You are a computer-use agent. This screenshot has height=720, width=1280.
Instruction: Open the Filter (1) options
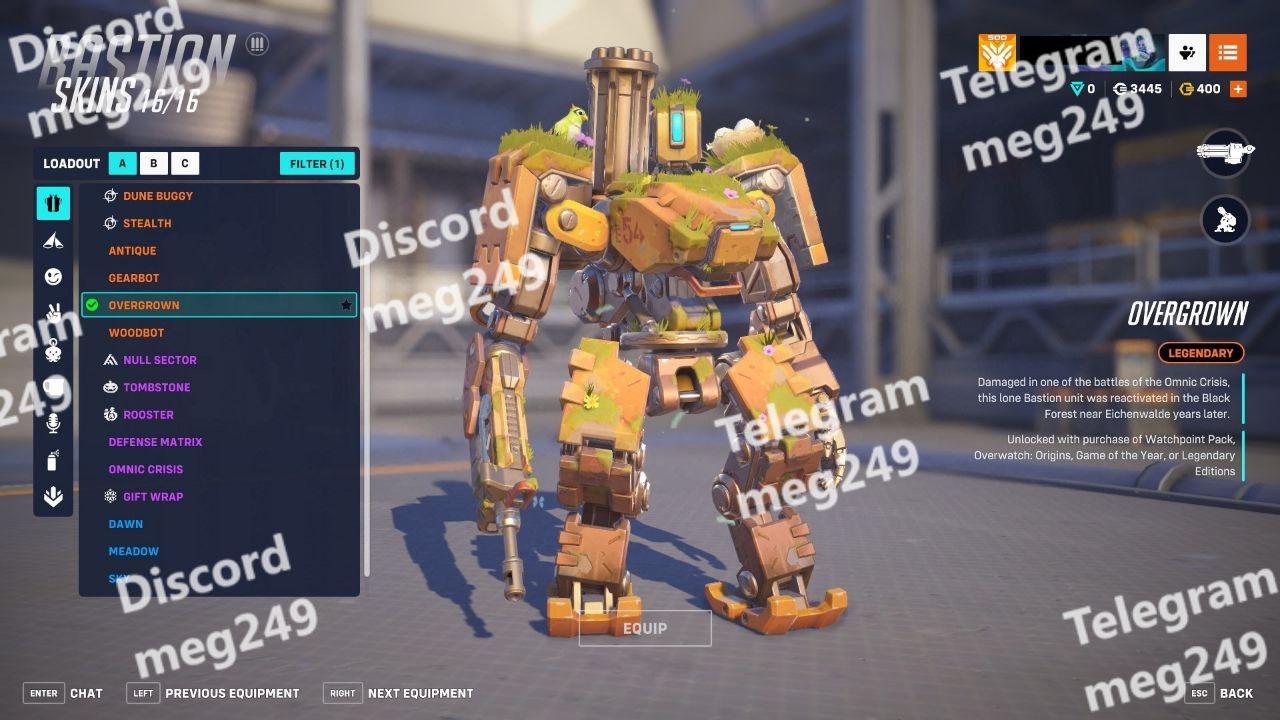click(x=317, y=164)
